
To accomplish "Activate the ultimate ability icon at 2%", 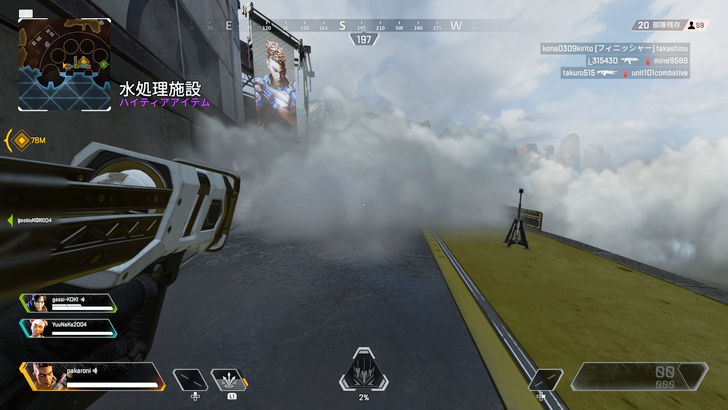I will pyautogui.click(x=363, y=372).
